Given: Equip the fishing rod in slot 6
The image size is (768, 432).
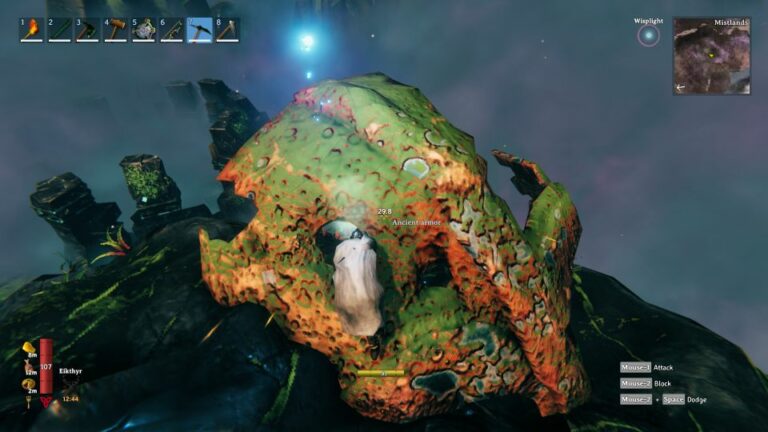Looking at the screenshot, I should (x=172, y=30).
